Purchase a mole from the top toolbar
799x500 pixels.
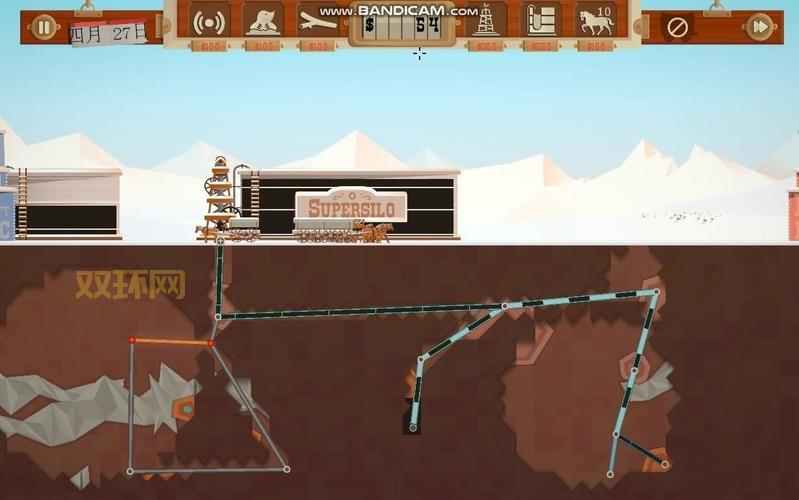263,22
